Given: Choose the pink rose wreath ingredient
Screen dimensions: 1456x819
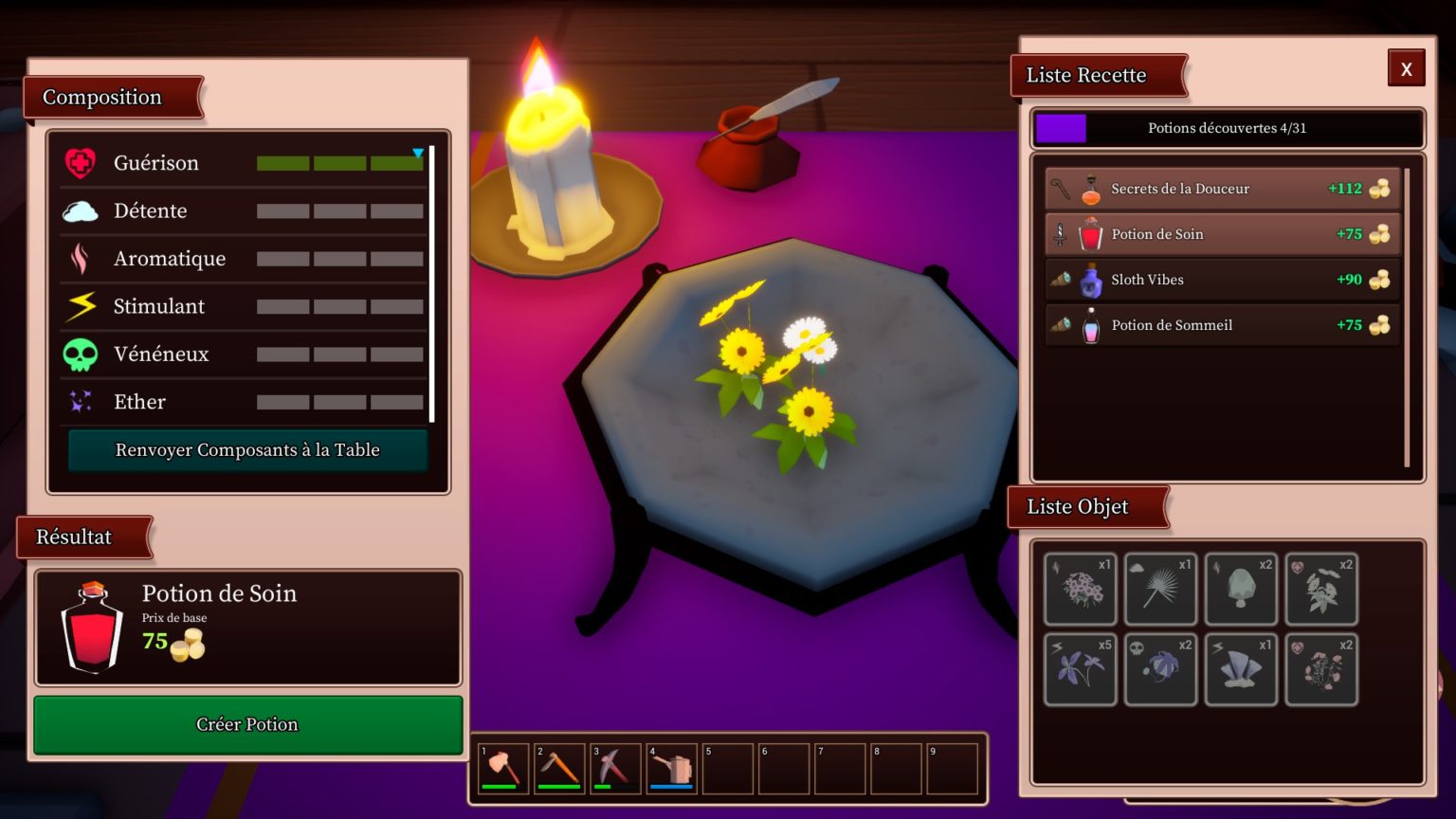Looking at the screenshot, I should tap(1321, 670).
